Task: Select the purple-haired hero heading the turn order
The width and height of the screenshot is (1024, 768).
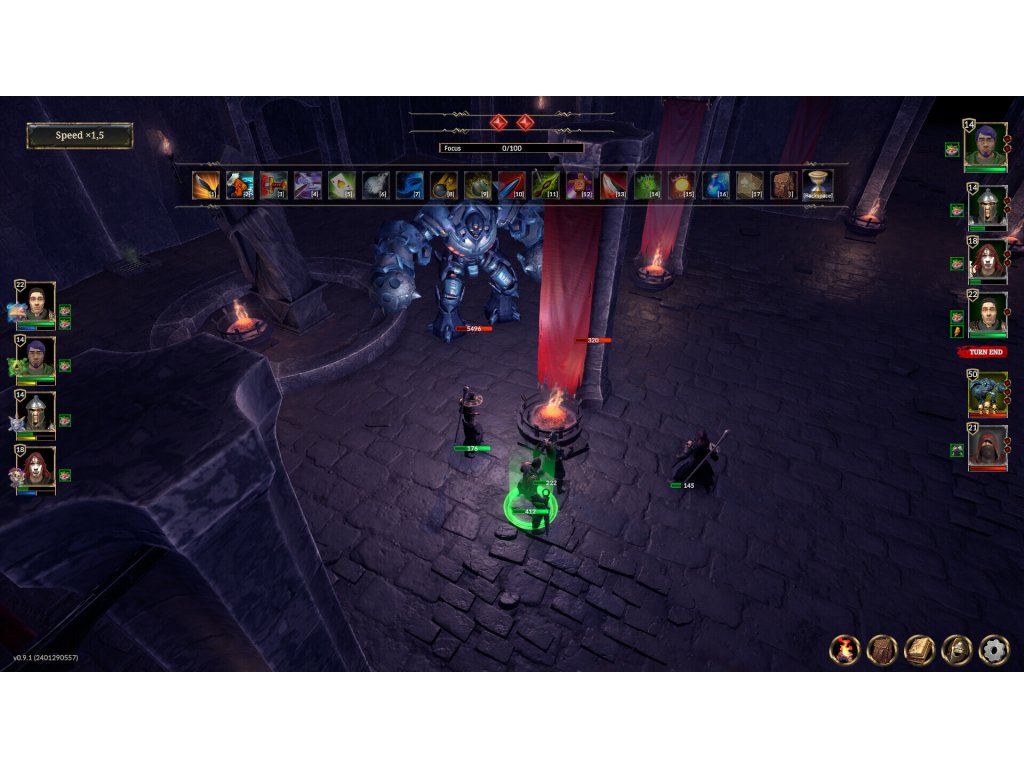Action: click(x=985, y=146)
